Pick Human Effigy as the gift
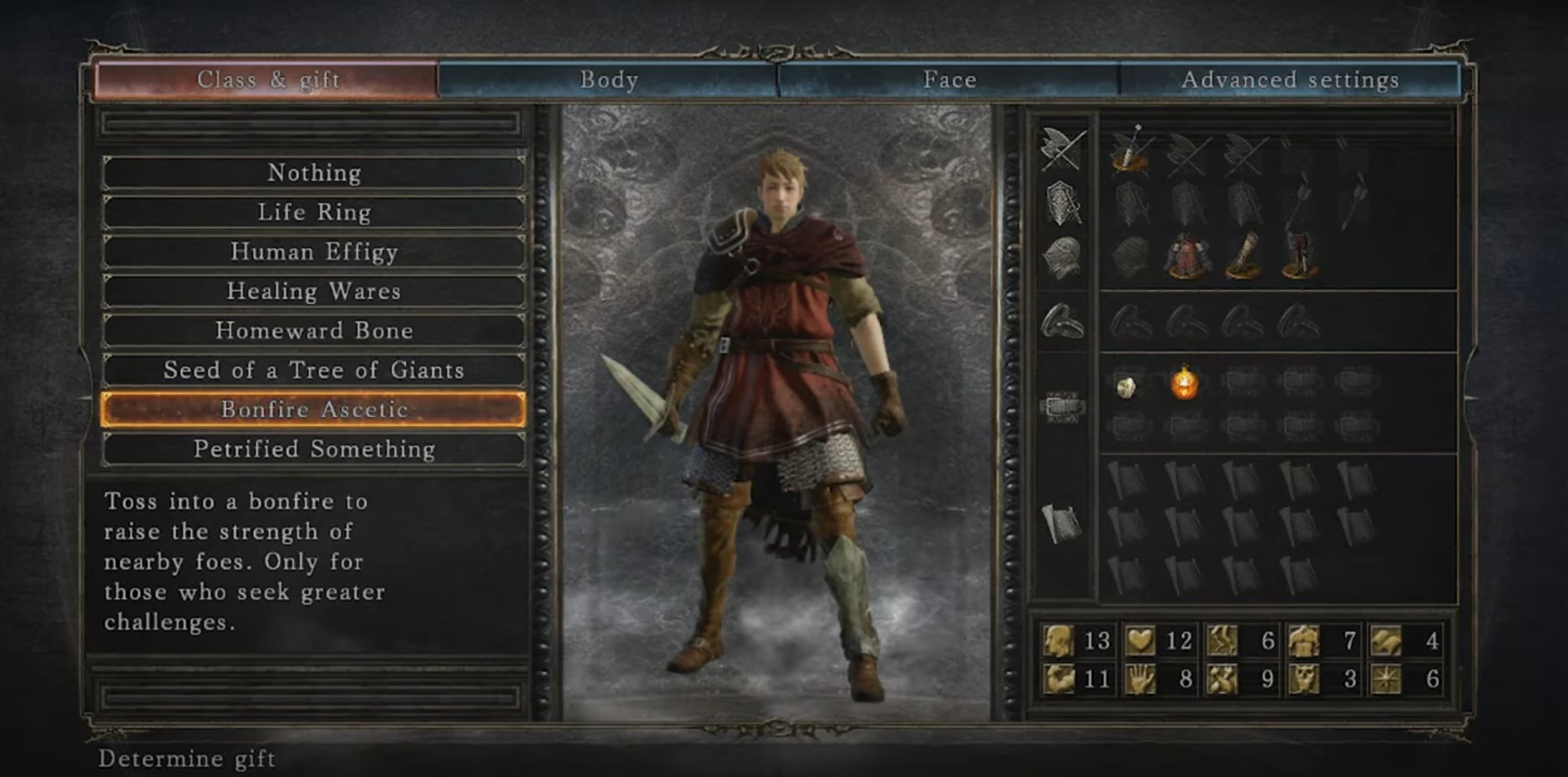The image size is (1568, 777). 314,251
